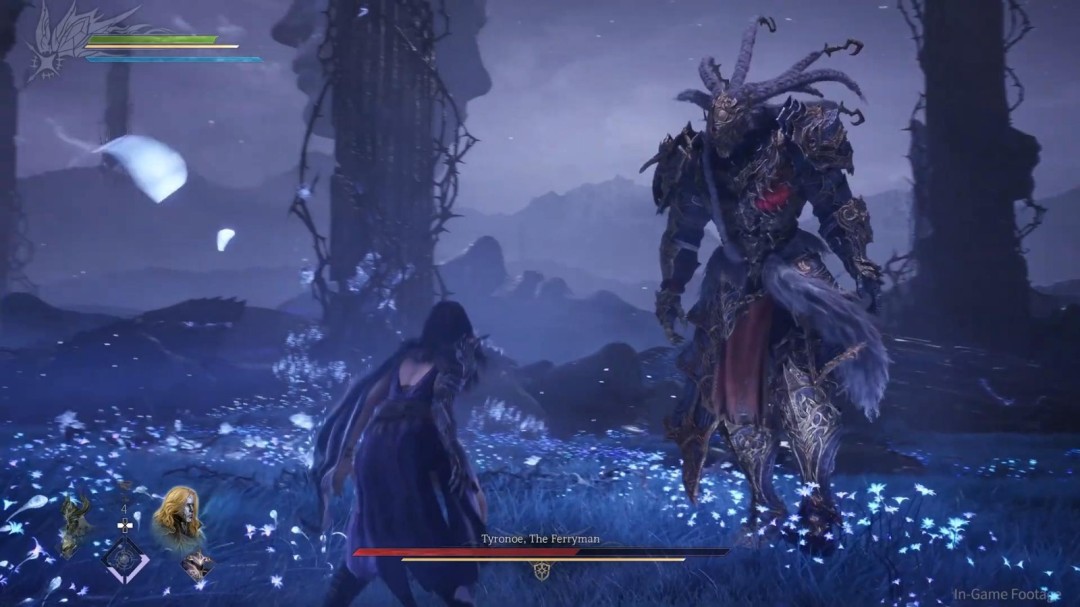Click the shield emblem under the boss bar
Screen dimensions: 1080x607
click(544, 572)
